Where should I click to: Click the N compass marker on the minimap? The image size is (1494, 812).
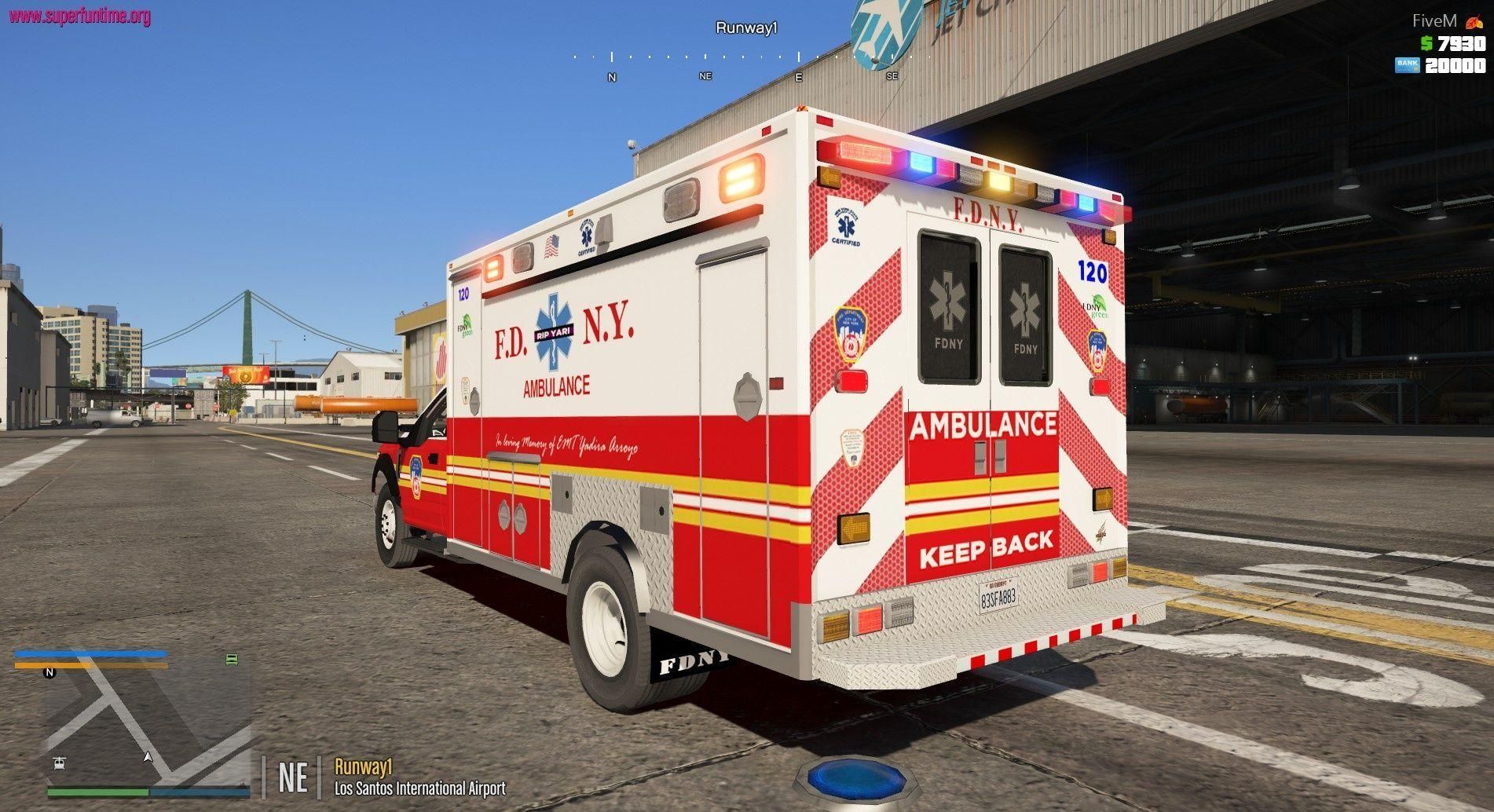point(49,672)
